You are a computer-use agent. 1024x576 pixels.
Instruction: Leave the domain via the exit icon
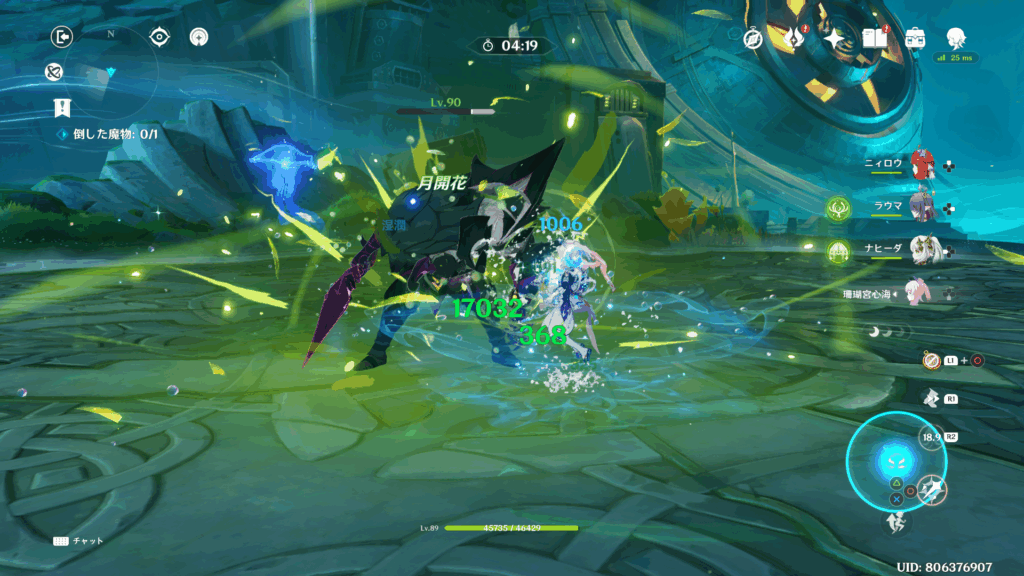[x=63, y=37]
